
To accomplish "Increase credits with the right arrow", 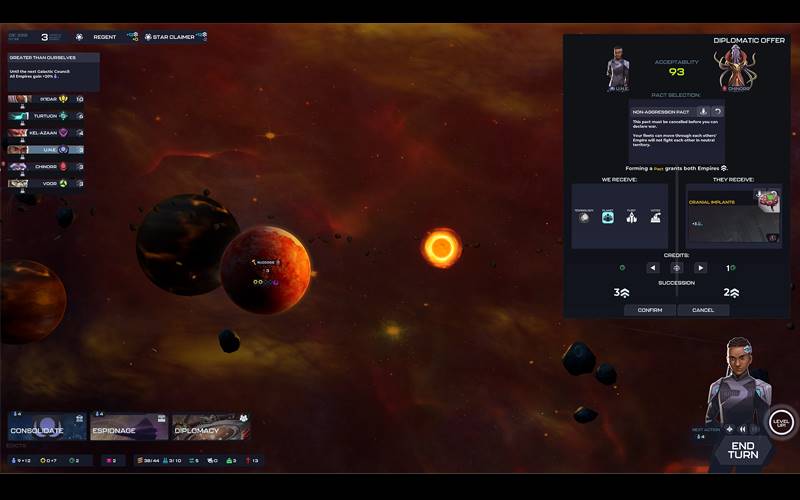I will click(x=700, y=268).
